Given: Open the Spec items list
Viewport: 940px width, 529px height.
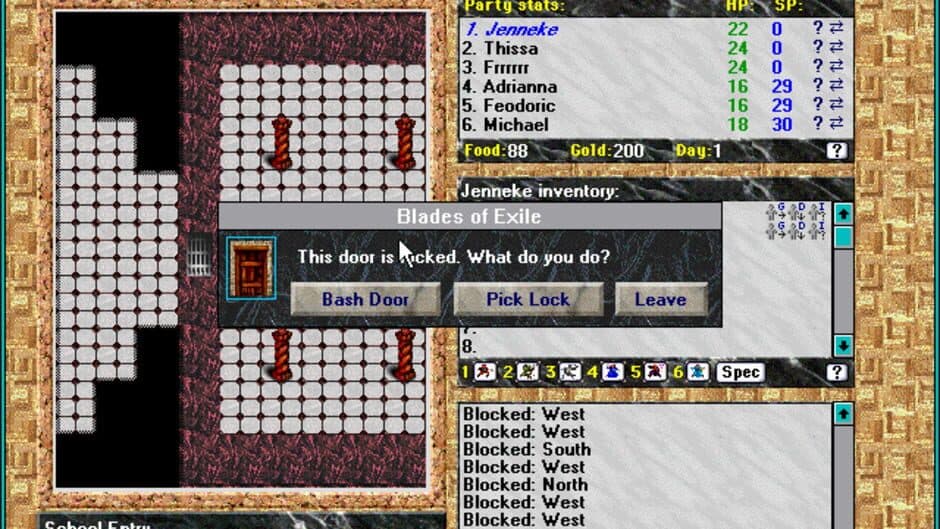Looking at the screenshot, I should pyautogui.click(x=741, y=373).
